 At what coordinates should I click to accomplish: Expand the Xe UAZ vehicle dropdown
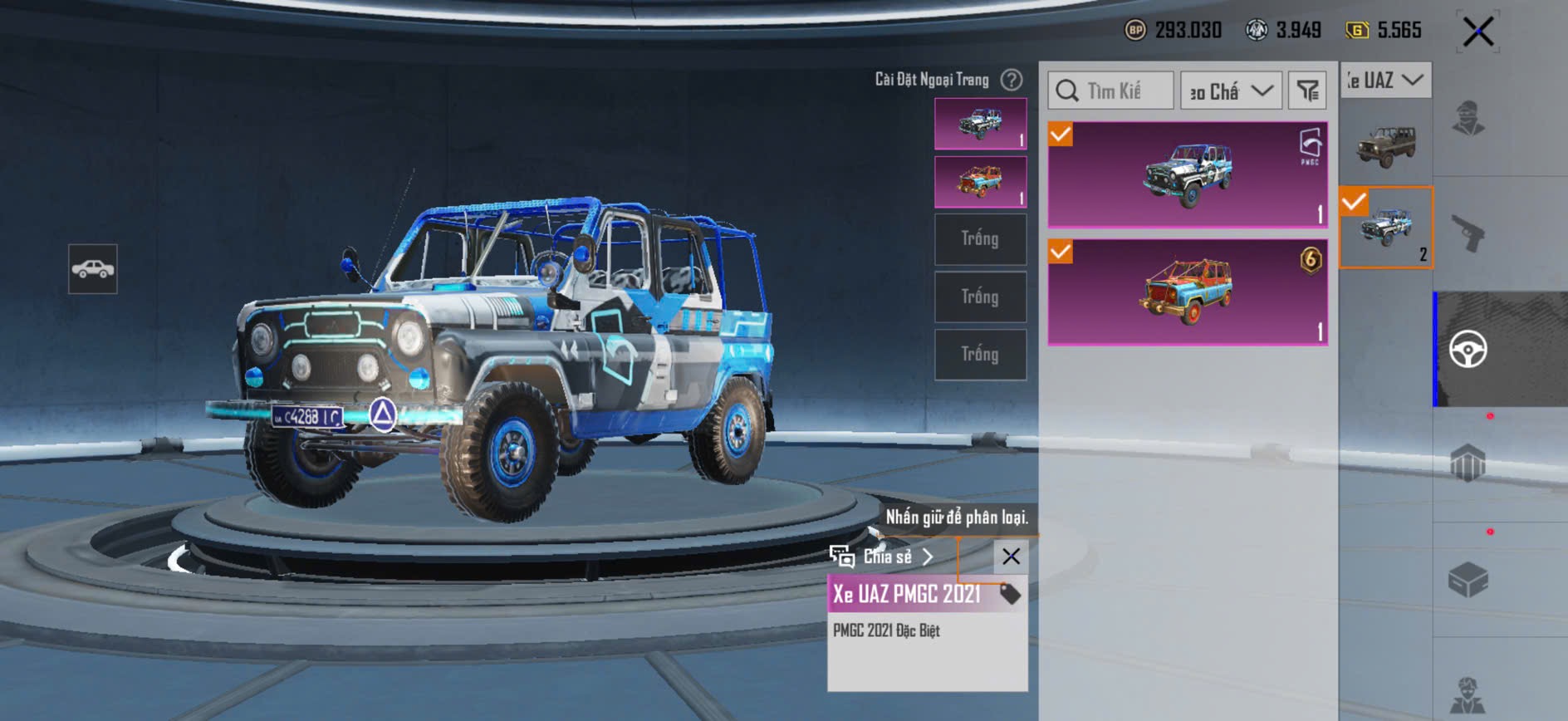click(1386, 81)
